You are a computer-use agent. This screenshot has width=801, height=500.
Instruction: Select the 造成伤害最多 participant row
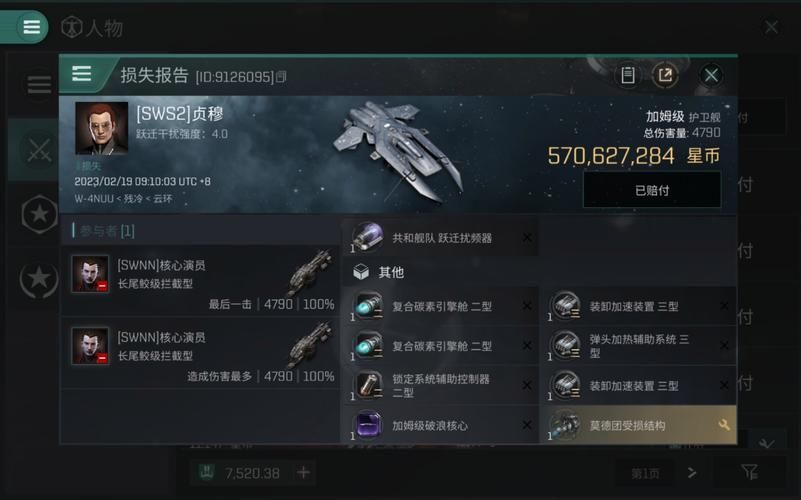(x=201, y=354)
